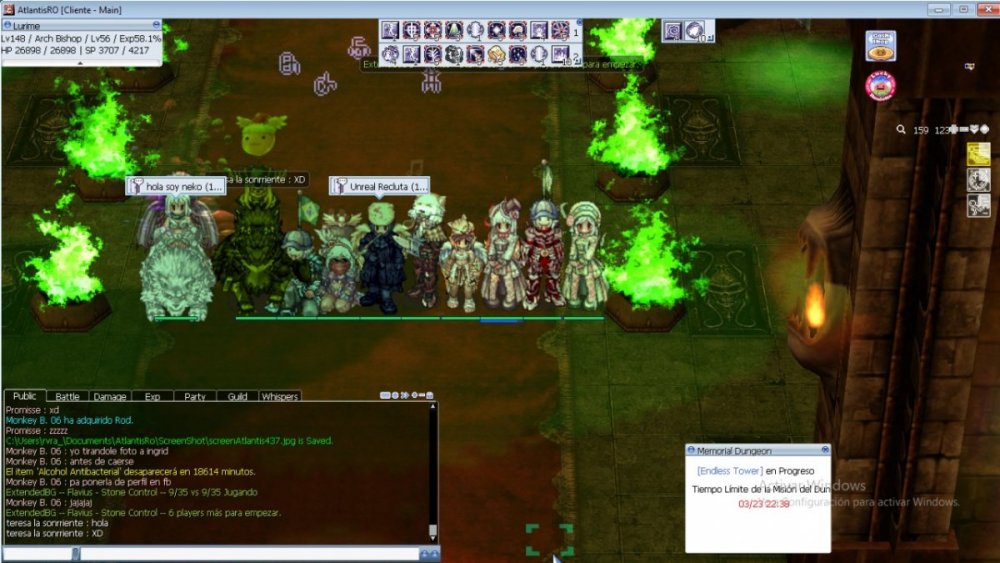Click the chat message input field
1000x563 pixels.
point(248,553)
